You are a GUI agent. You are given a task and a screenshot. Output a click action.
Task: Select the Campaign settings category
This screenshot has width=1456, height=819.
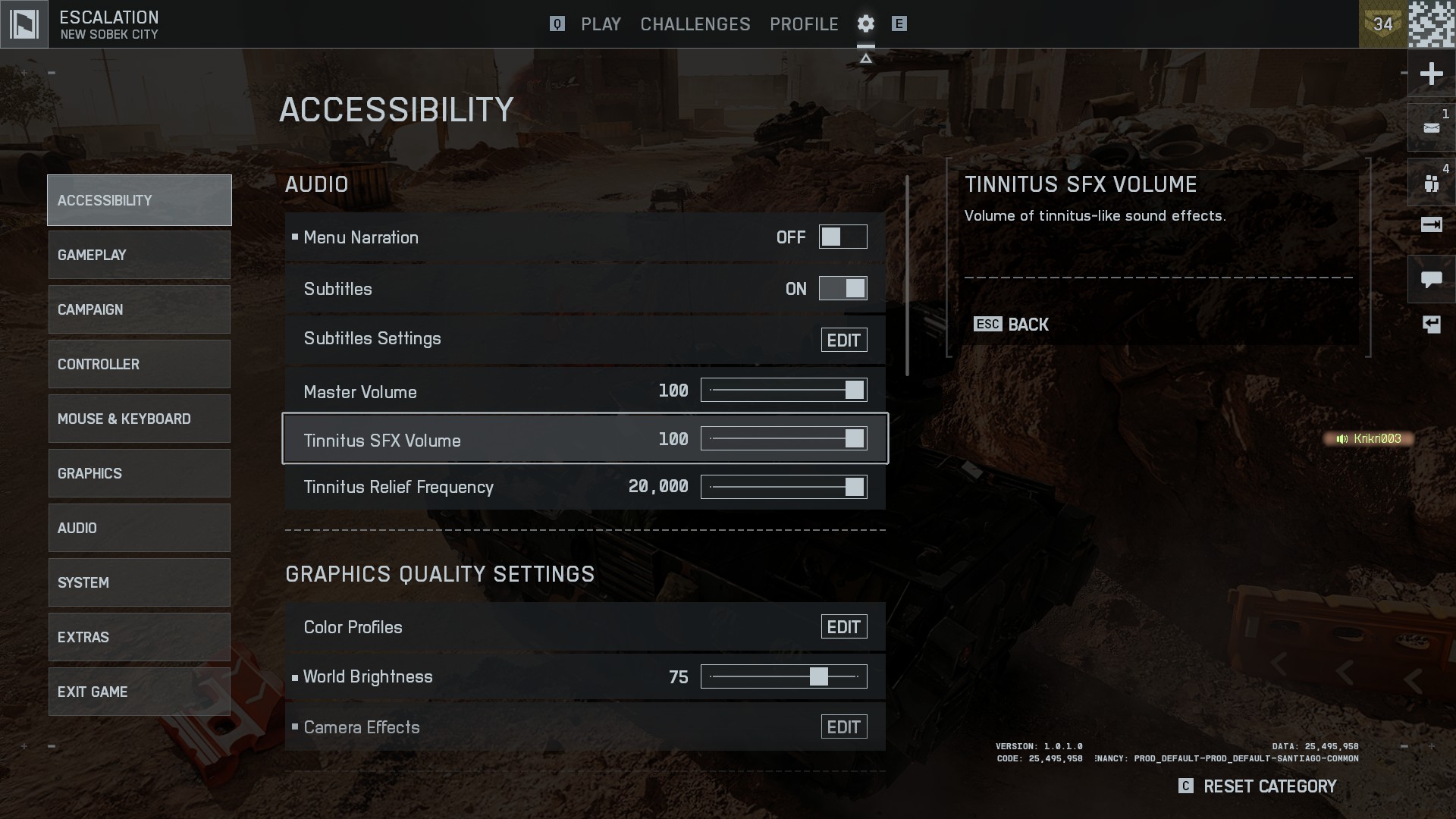139,309
